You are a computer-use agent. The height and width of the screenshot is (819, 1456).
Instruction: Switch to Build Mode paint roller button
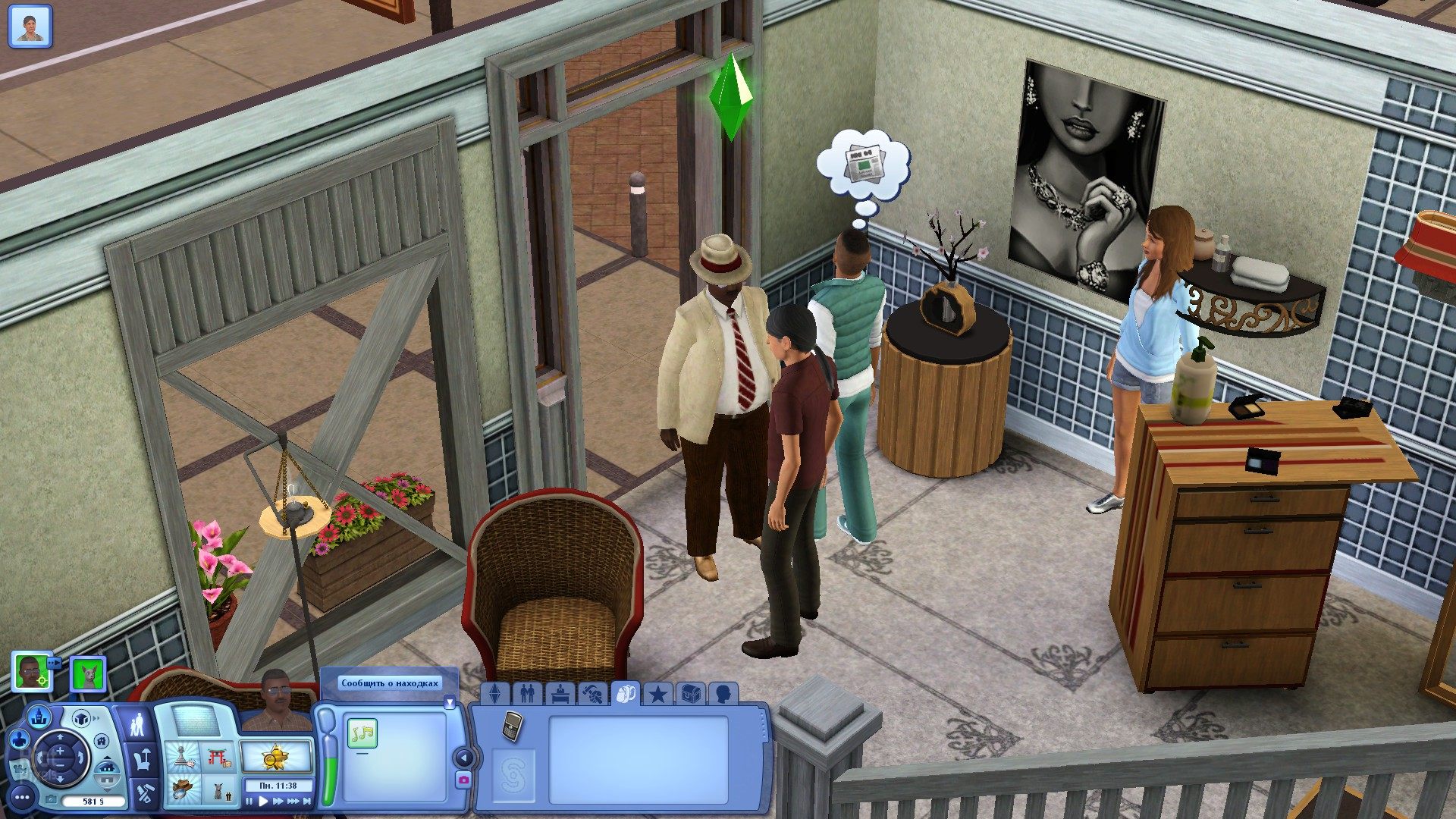(144, 794)
